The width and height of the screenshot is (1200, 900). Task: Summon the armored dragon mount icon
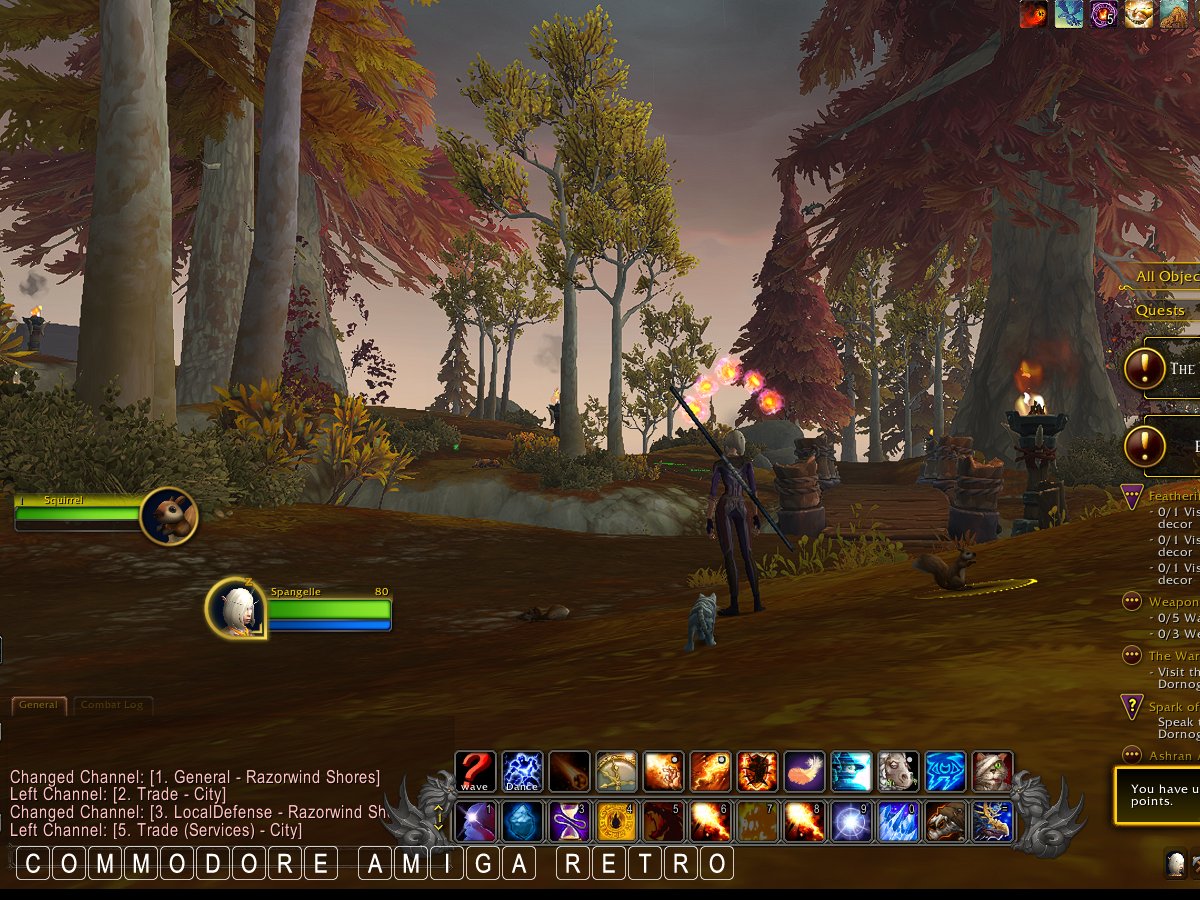click(x=992, y=821)
